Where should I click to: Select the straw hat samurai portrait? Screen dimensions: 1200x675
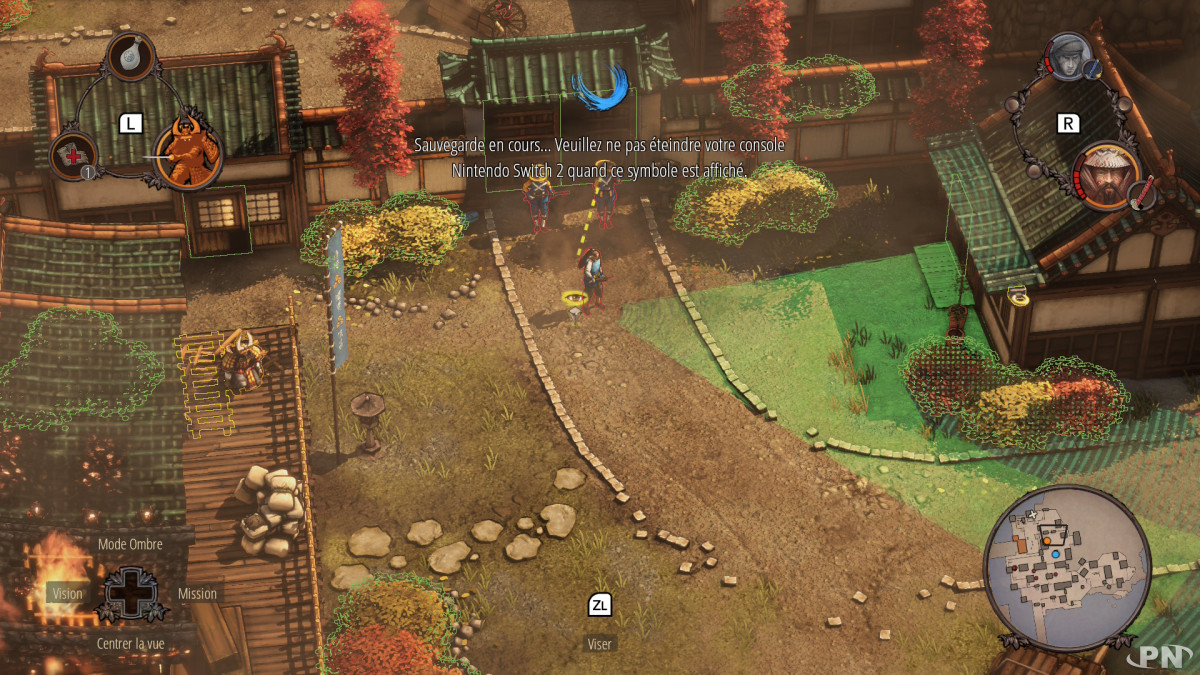coord(1110,176)
